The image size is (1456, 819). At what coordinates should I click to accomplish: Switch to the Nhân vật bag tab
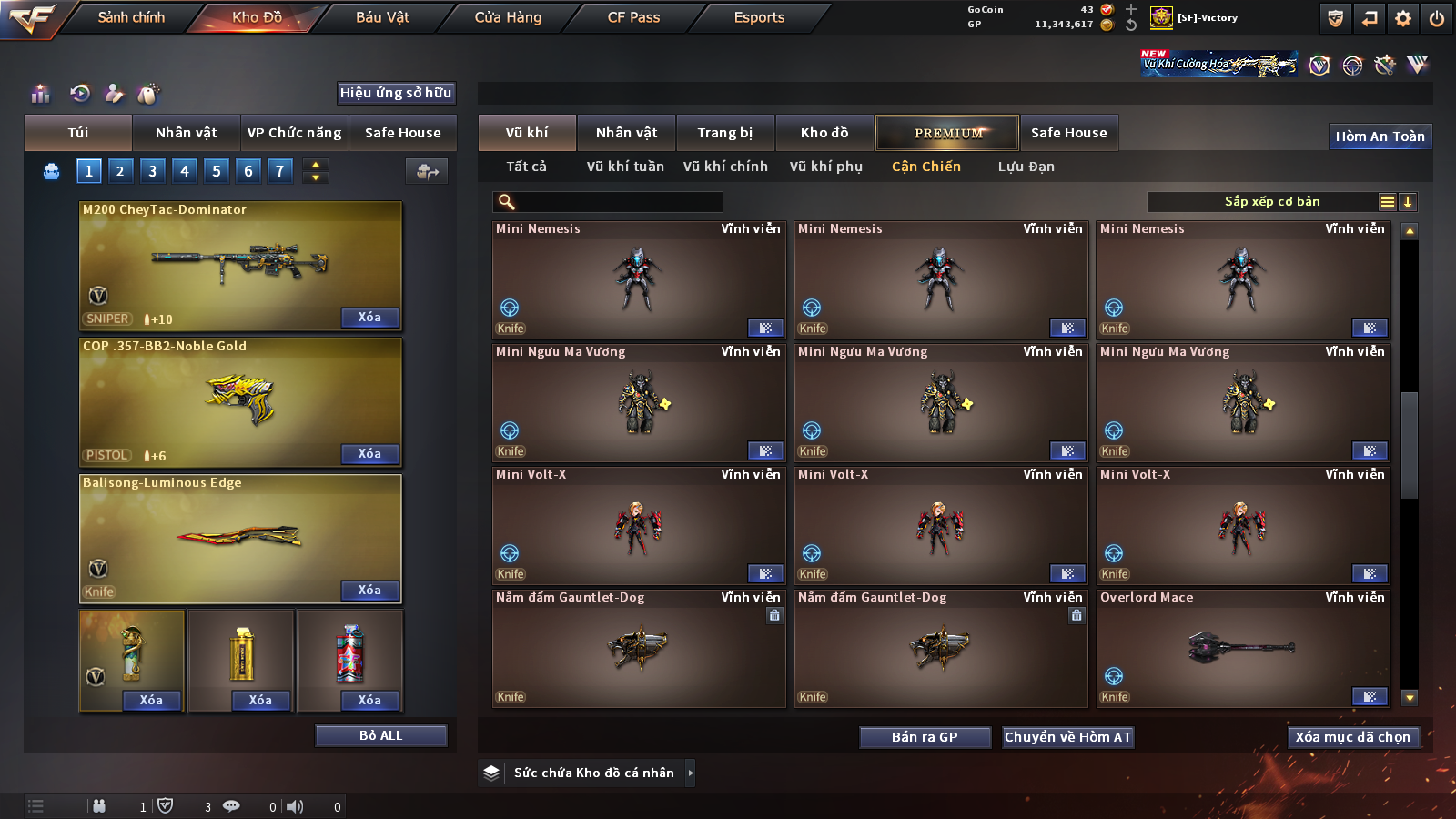pos(186,133)
